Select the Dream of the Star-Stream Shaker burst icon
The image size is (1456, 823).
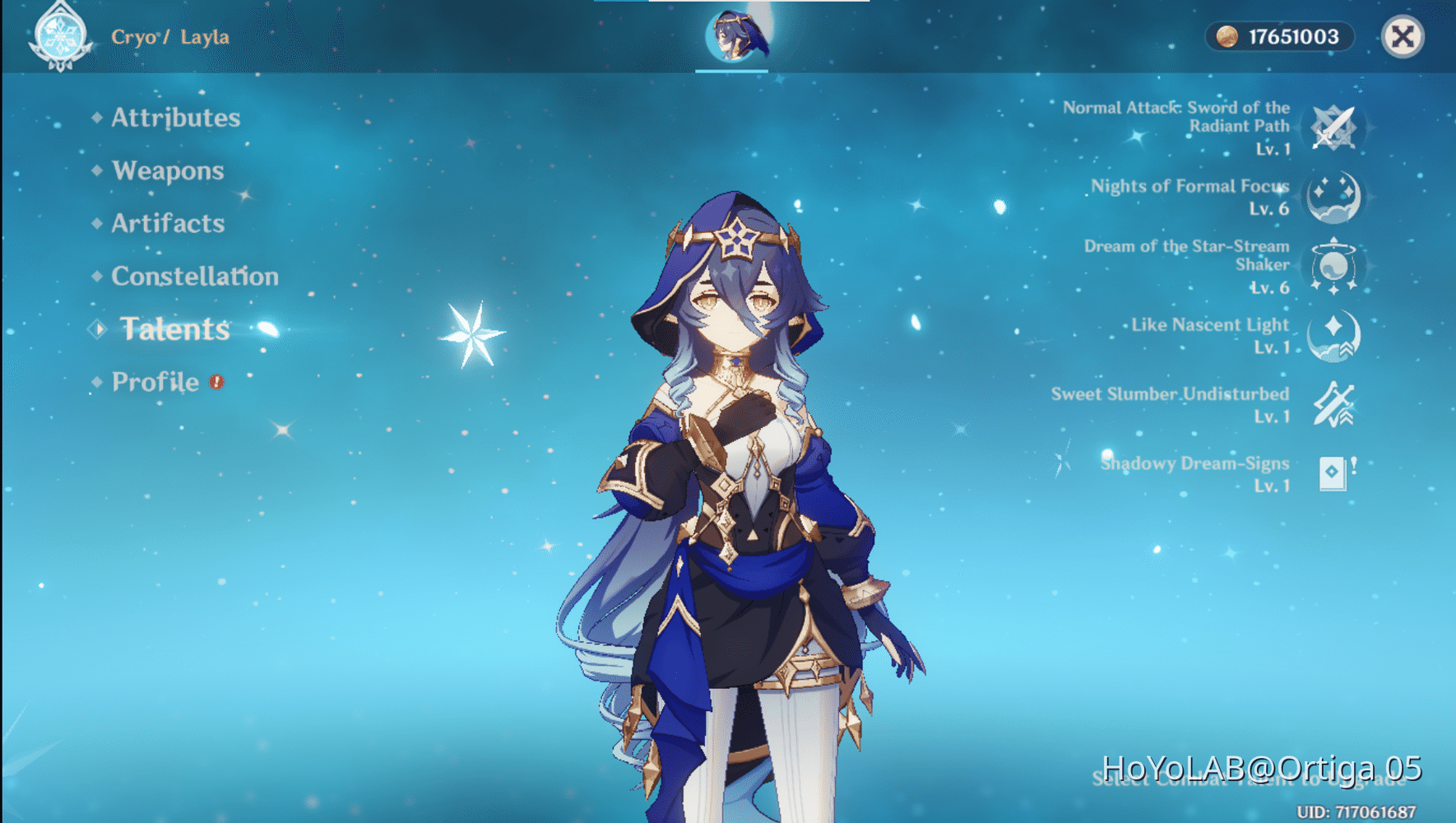[x=1335, y=266]
